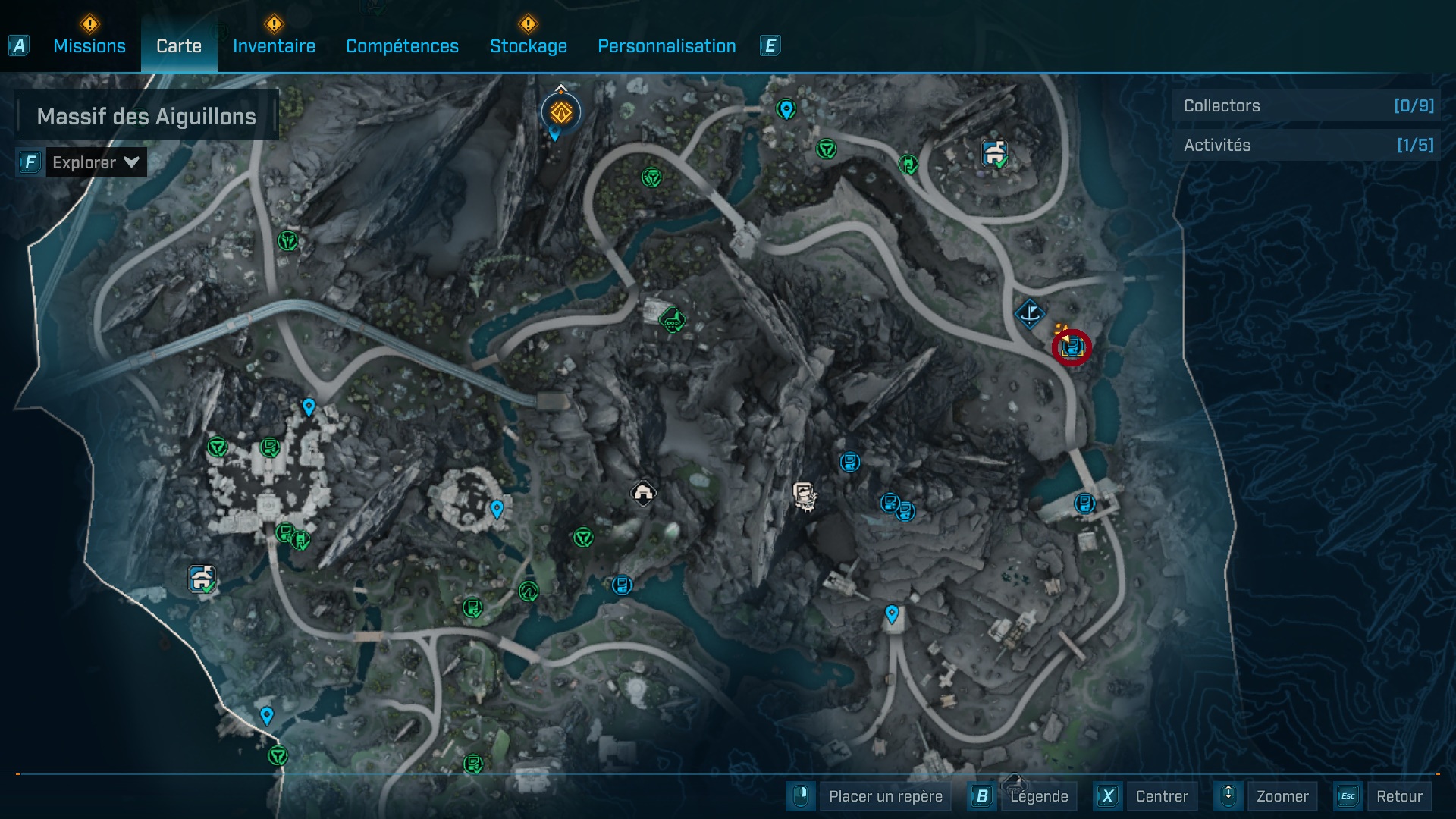Expand the Explorer dropdown
Image resolution: width=1456 pixels, height=819 pixels.
[95, 162]
